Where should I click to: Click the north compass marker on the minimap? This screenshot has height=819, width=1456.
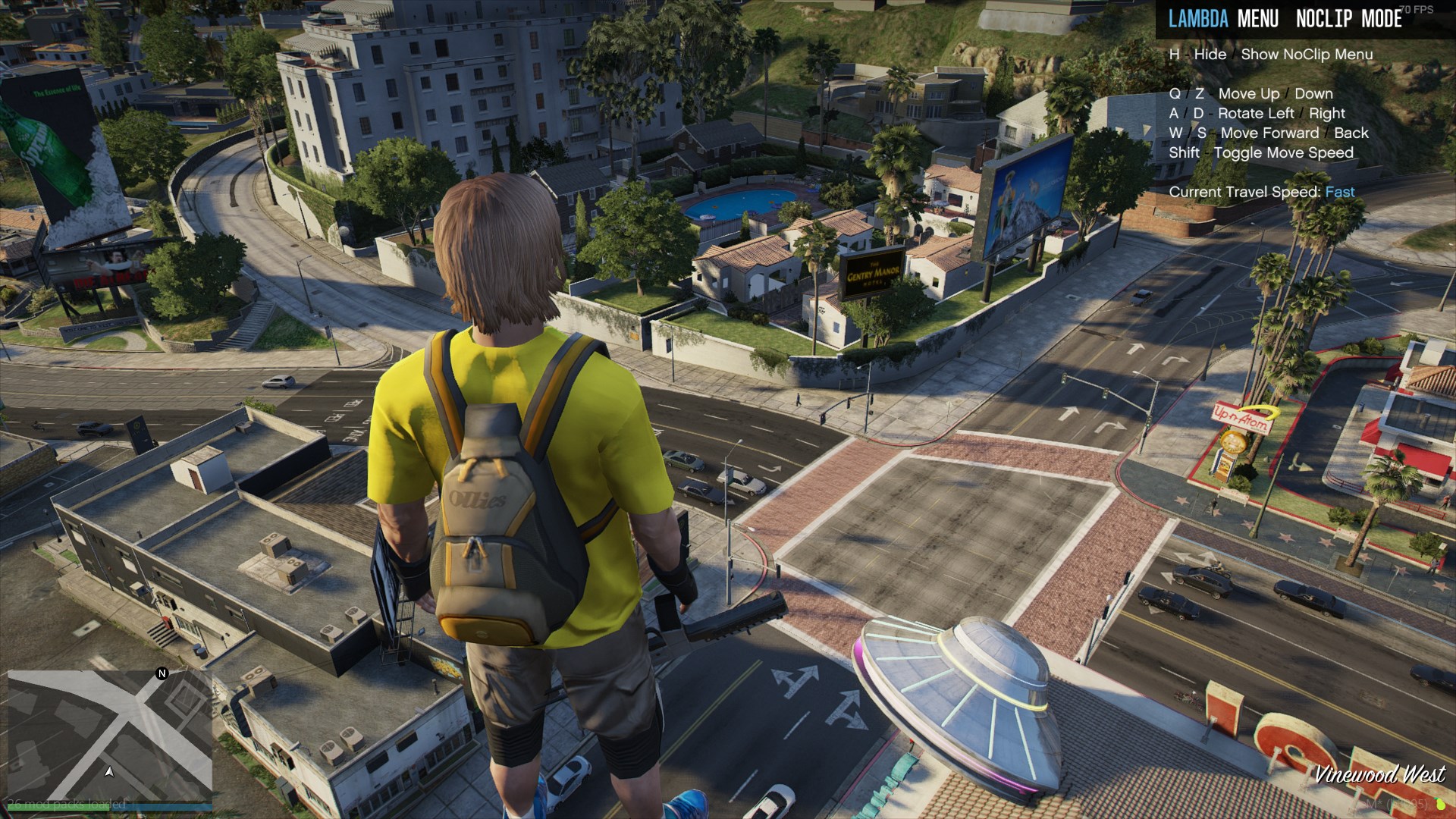click(x=162, y=673)
